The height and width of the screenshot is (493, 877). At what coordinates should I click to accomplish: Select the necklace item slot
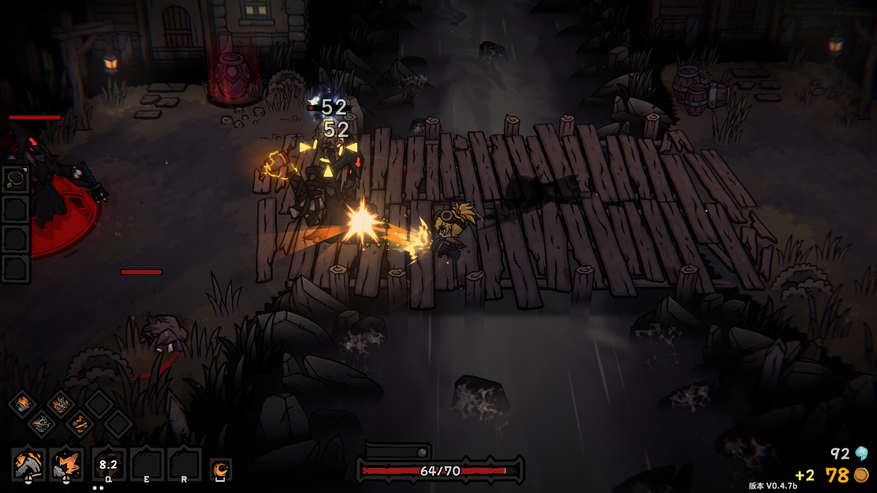(x=15, y=180)
